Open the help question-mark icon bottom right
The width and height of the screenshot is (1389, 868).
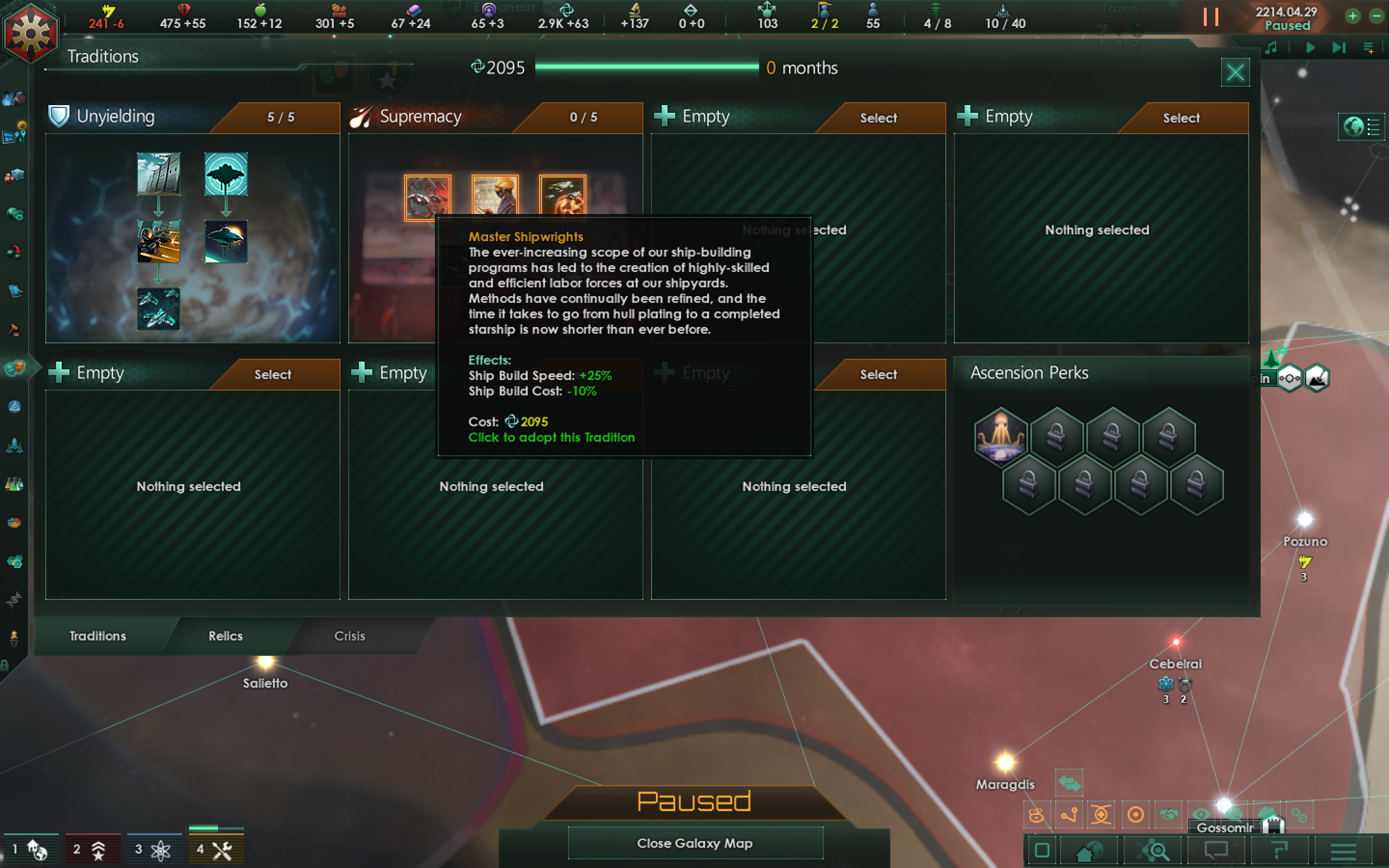click(x=1281, y=851)
